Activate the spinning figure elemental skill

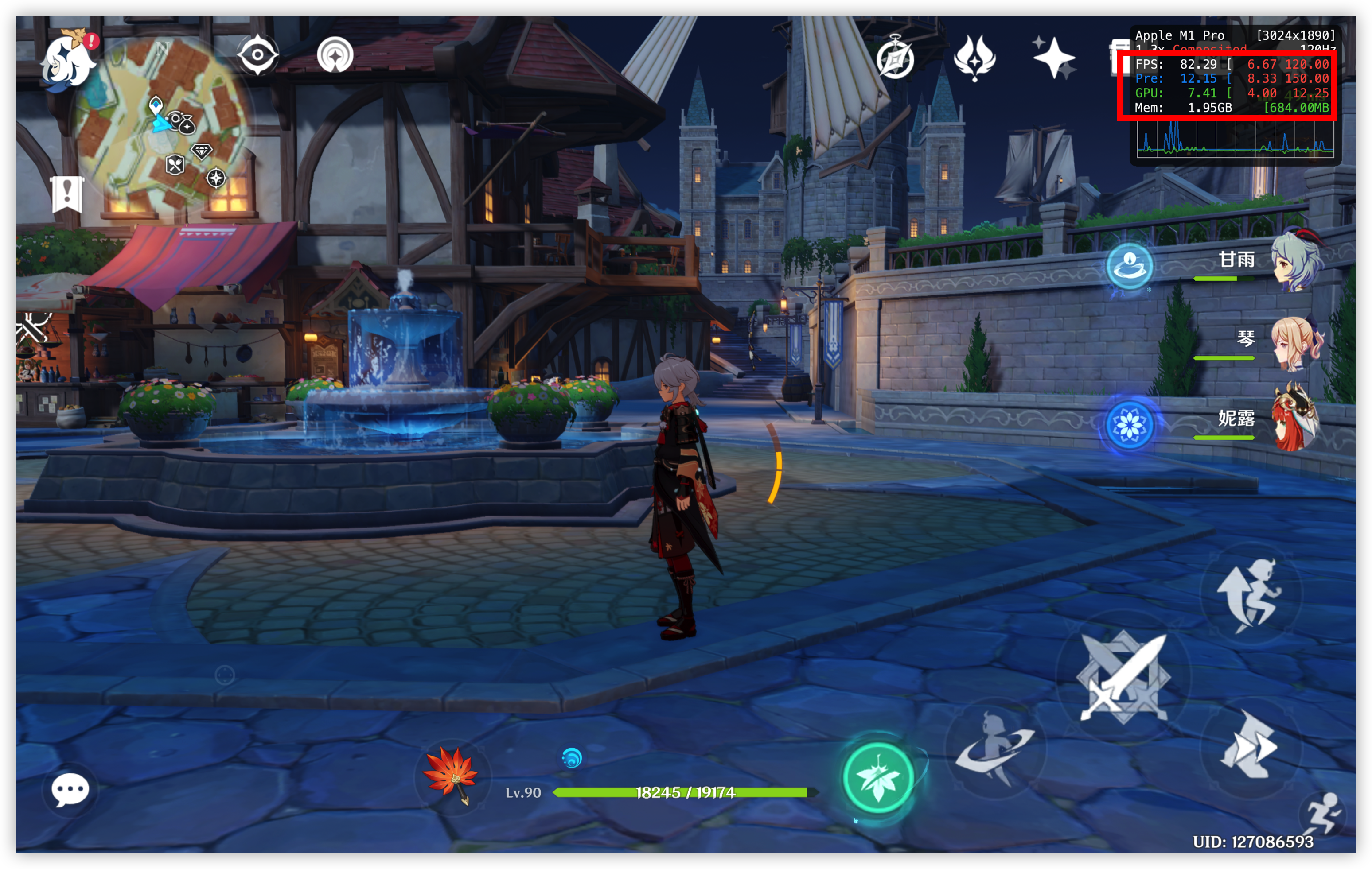(x=995, y=749)
